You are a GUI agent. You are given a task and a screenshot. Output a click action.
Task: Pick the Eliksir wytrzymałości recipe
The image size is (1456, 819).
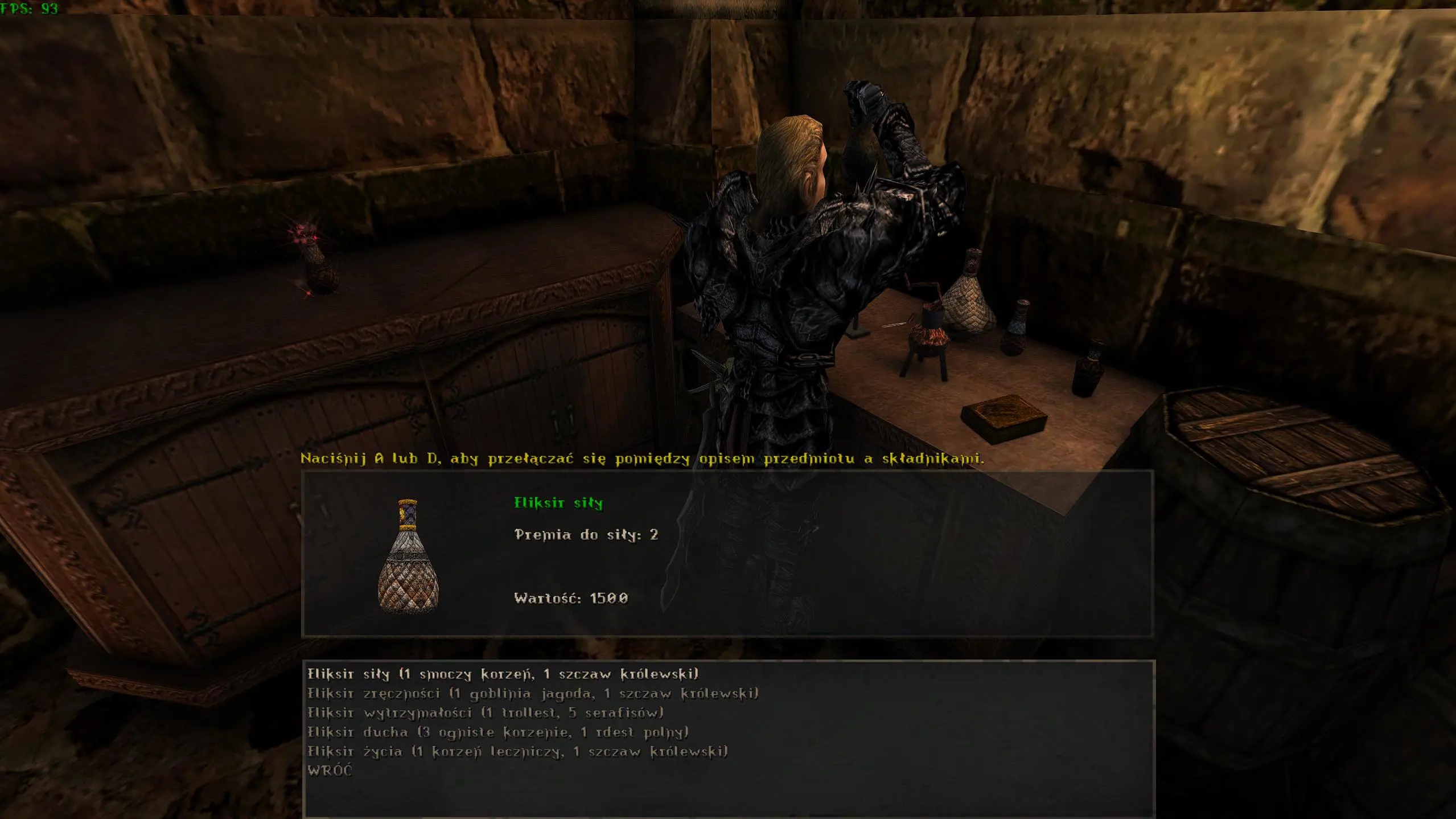(x=486, y=713)
